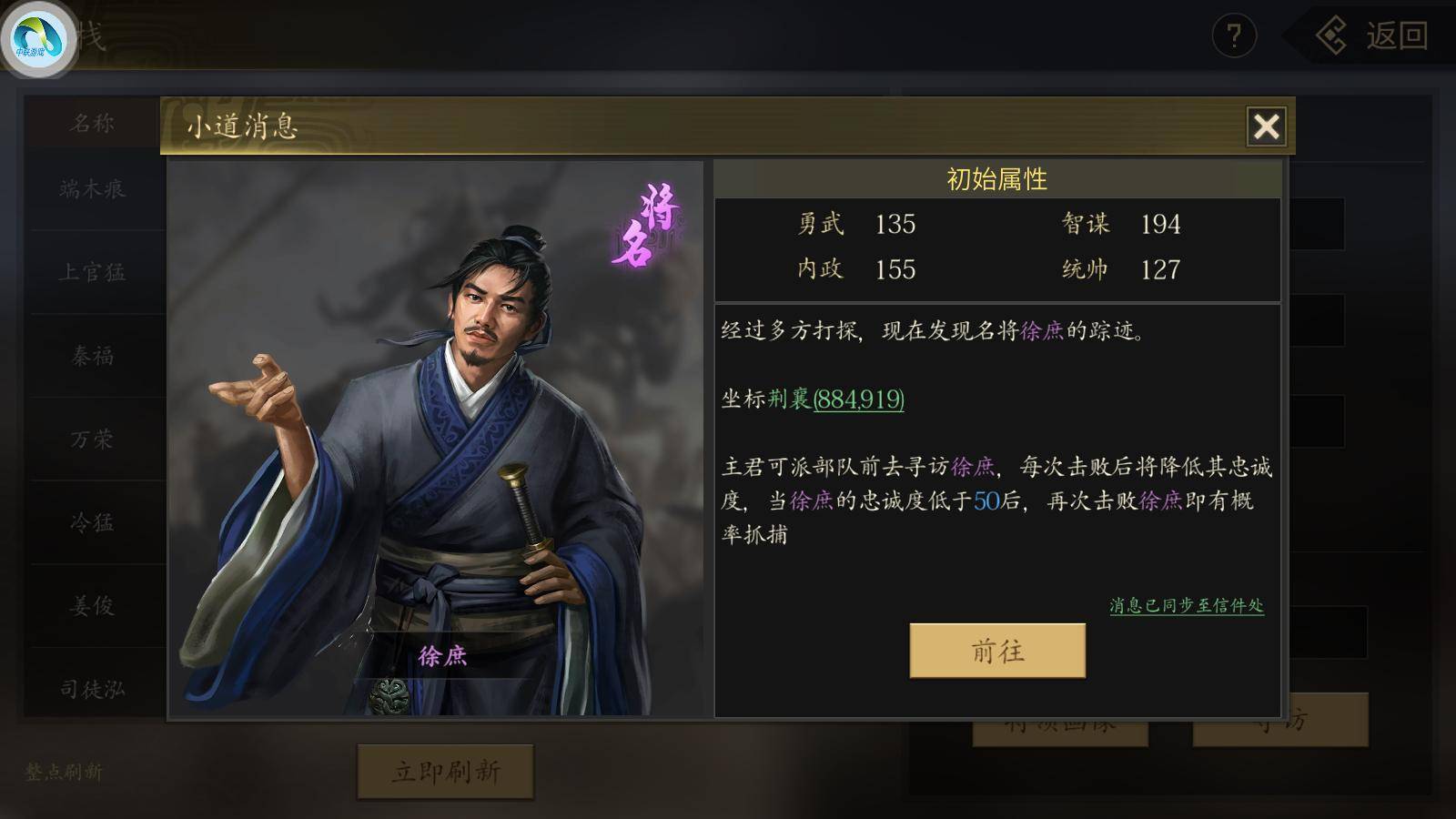Pick 司徒泓 from the name list
Screen dimensions: 1456x819
point(92,689)
